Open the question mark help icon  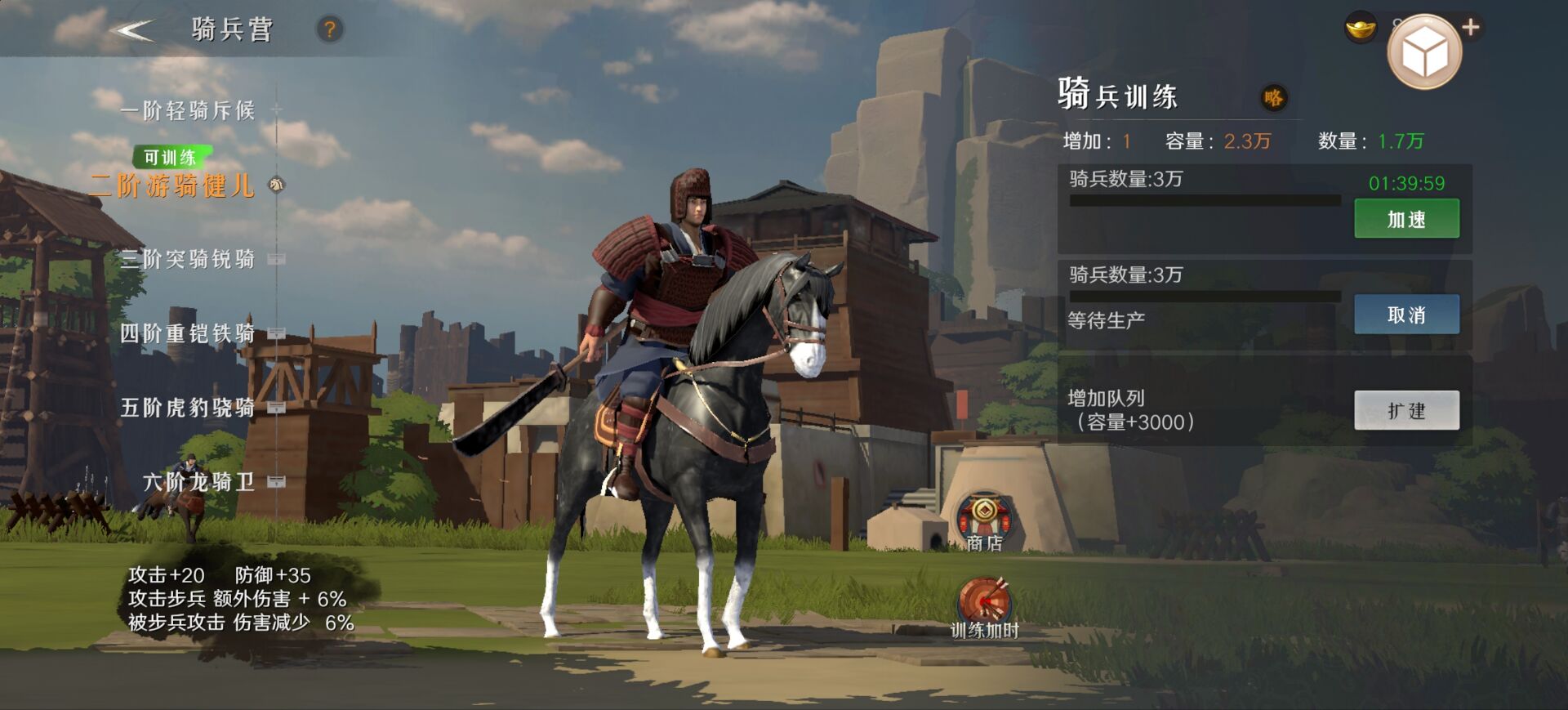click(330, 30)
